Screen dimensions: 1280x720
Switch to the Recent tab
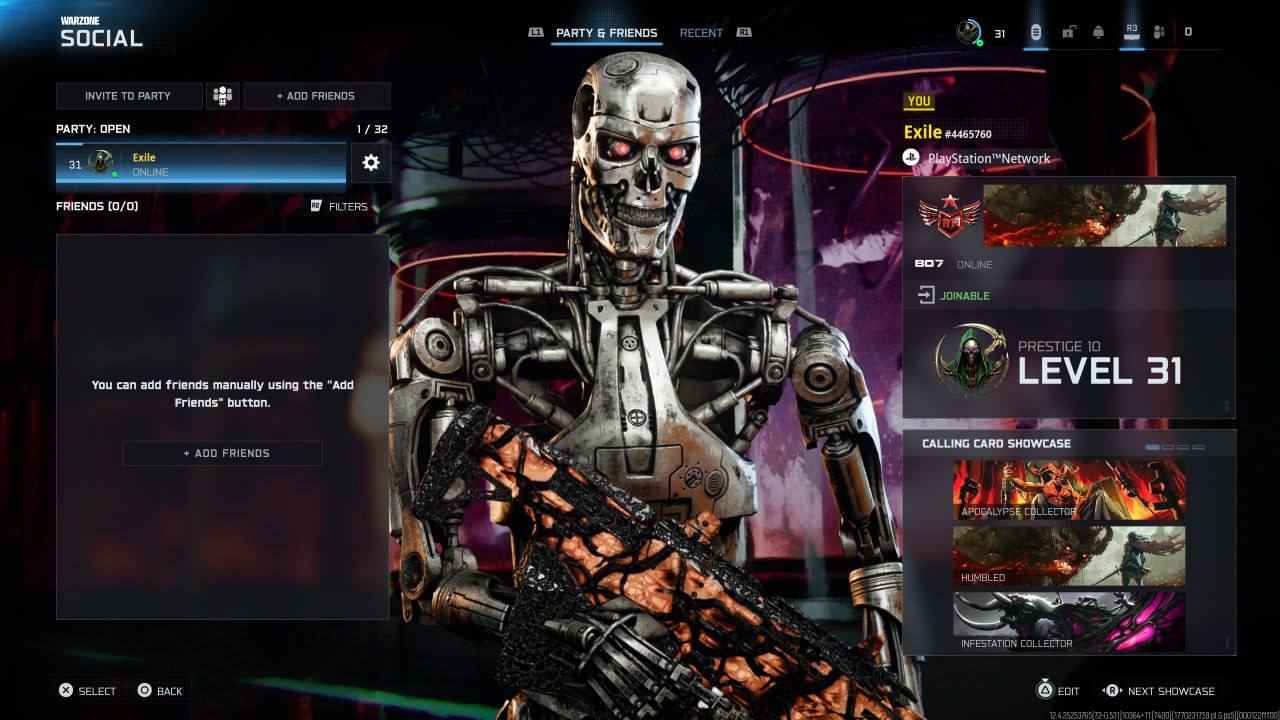coord(700,32)
